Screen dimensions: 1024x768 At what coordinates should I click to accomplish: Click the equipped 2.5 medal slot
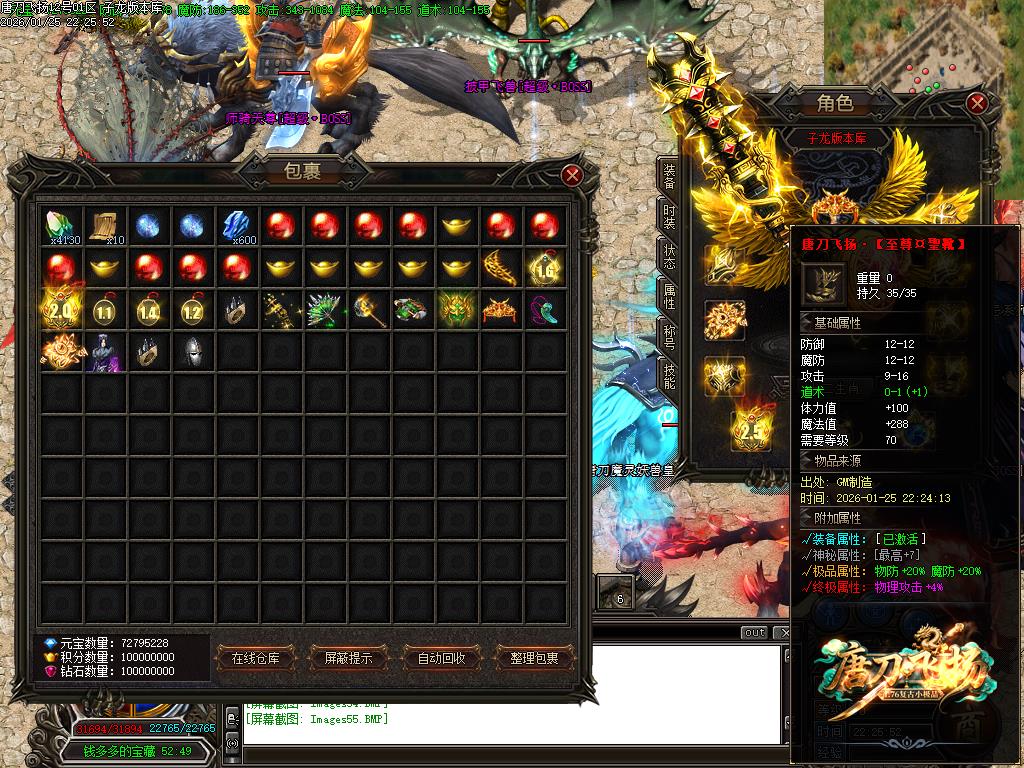tap(749, 430)
